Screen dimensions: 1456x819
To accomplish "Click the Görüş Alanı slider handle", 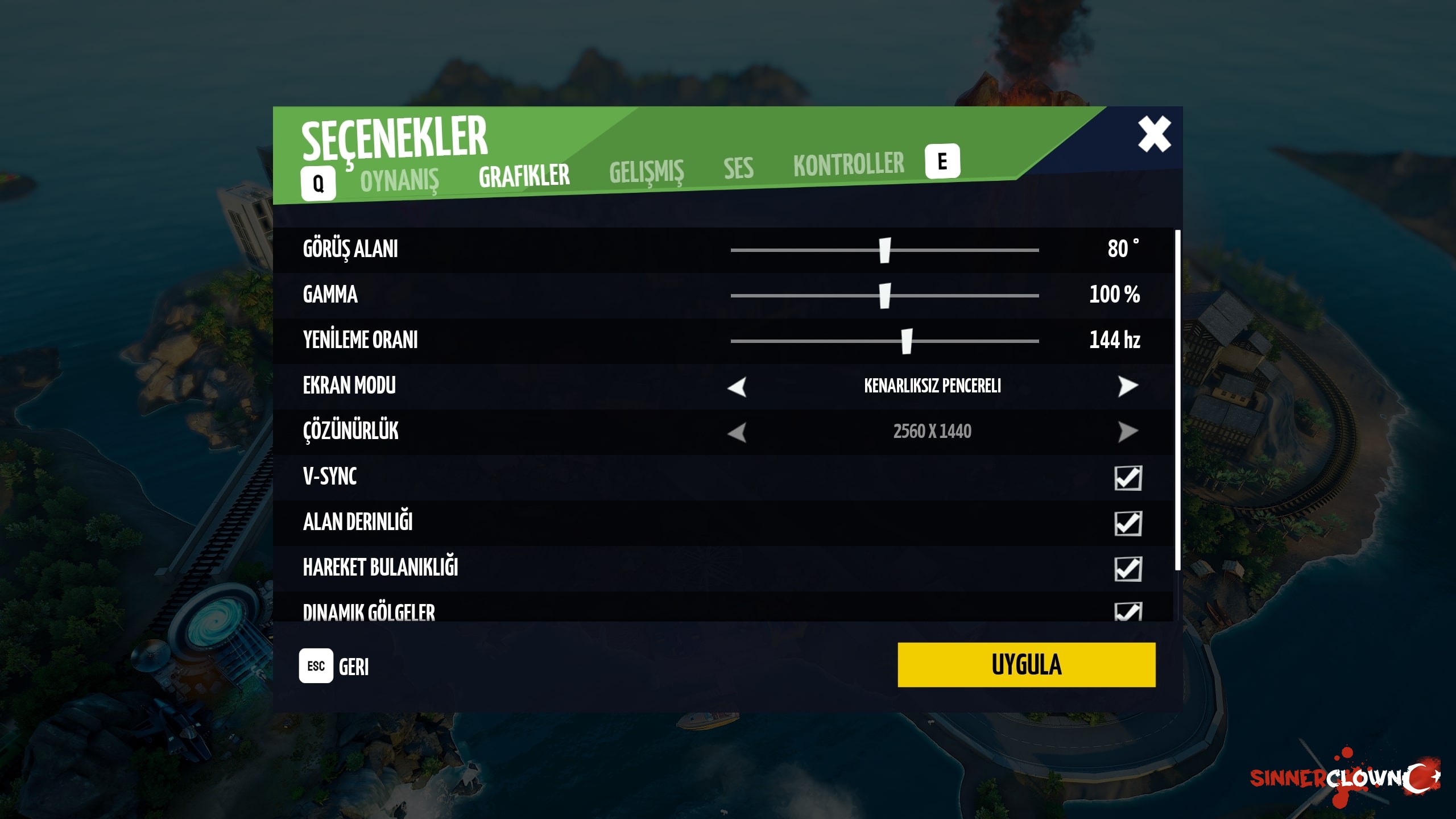I will [x=885, y=250].
